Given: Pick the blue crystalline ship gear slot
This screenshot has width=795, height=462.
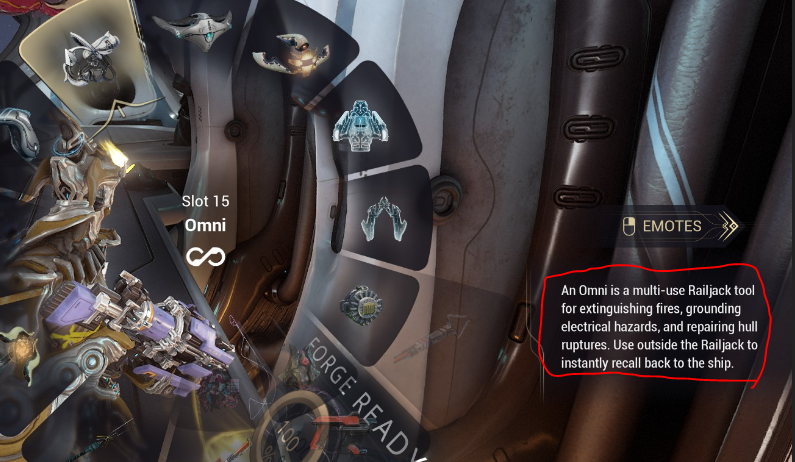Looking at the screenshot, I should (x=364, y=125).
